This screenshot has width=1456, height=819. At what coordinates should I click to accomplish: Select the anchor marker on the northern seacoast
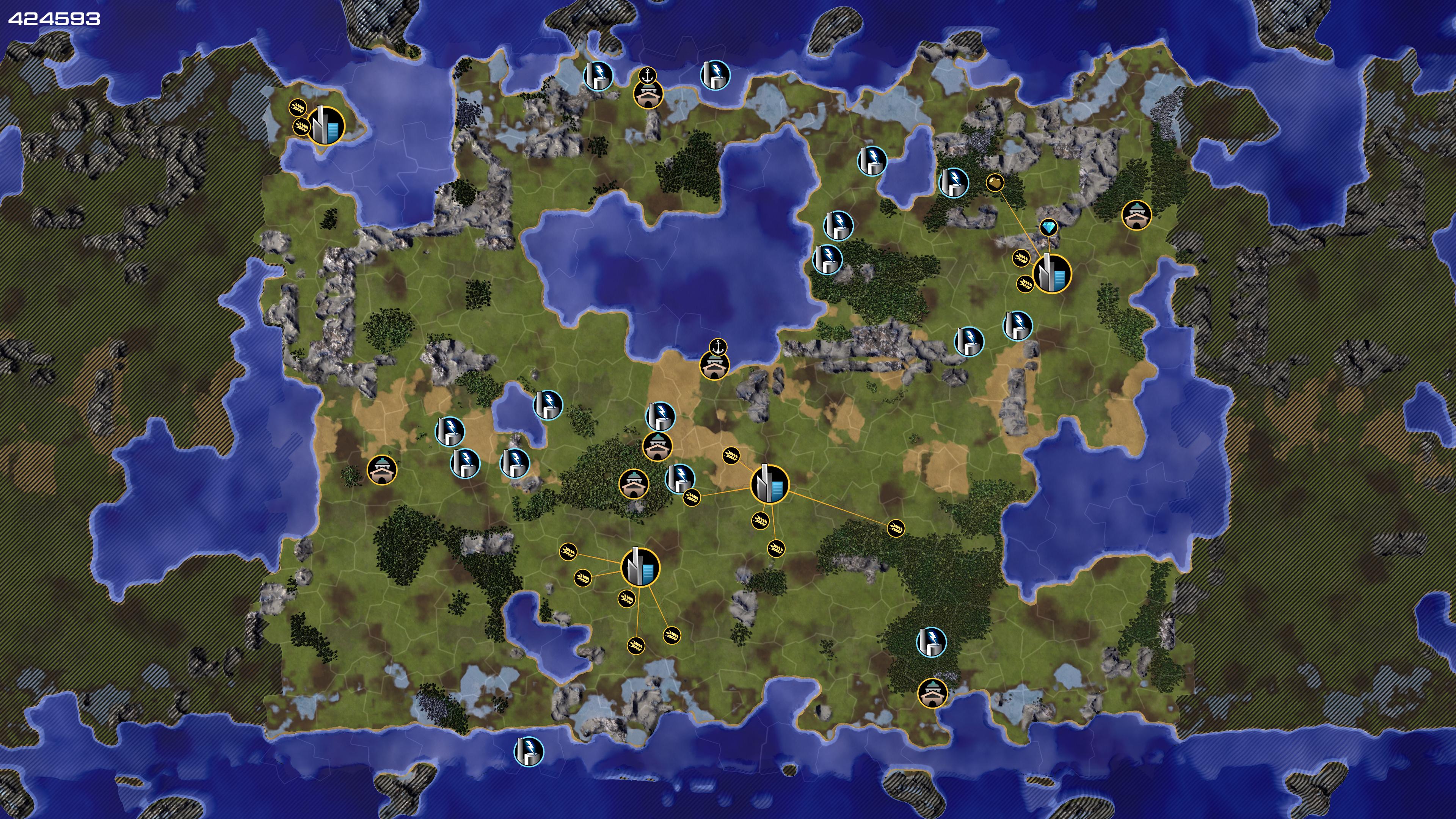coord(647,75)
